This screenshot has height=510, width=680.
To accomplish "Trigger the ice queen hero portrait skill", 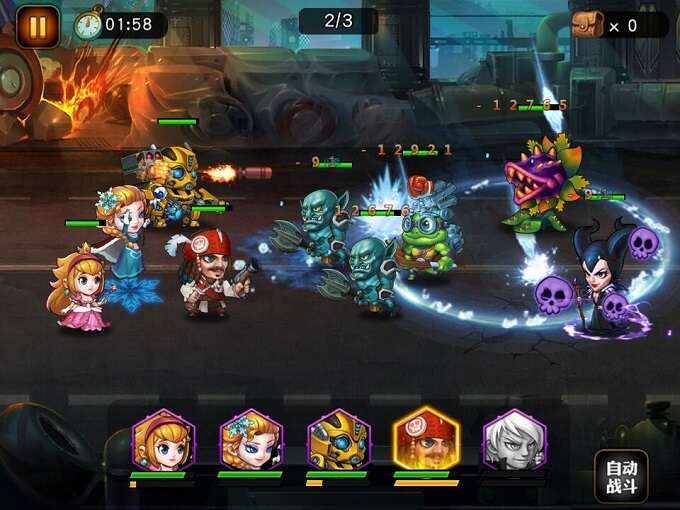I will point(251,440).
